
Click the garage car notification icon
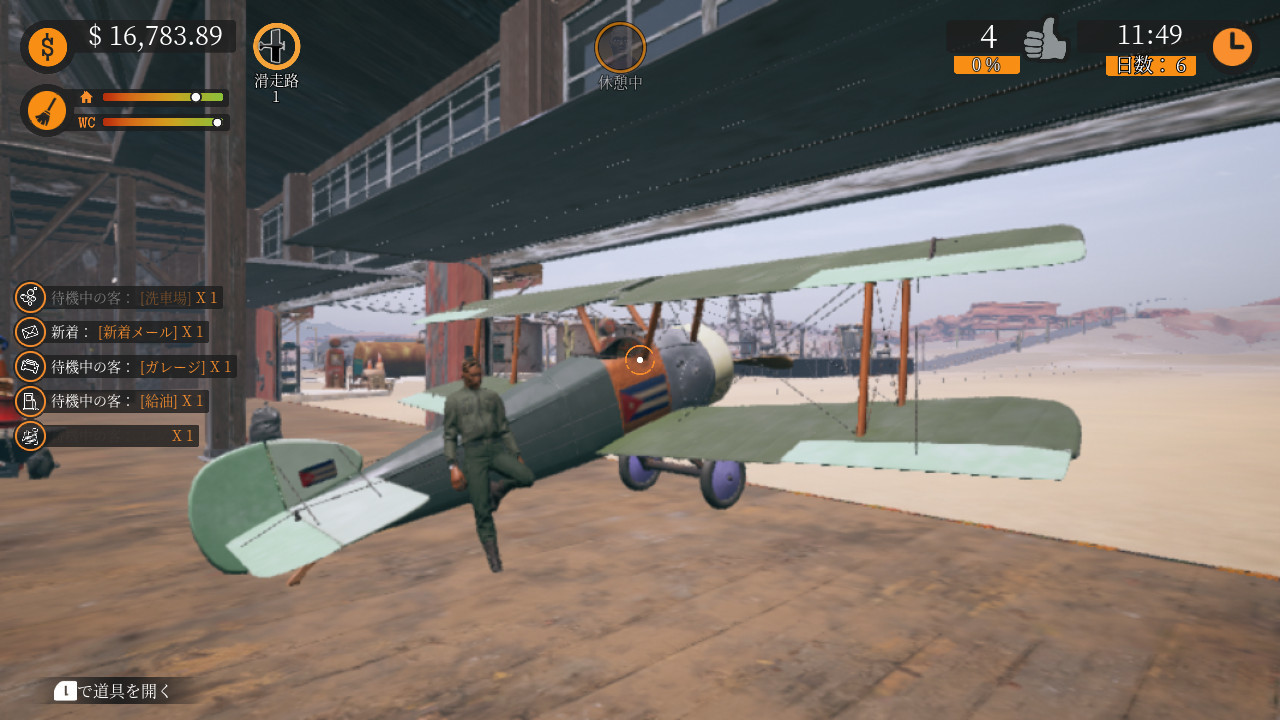pos(29,366)
